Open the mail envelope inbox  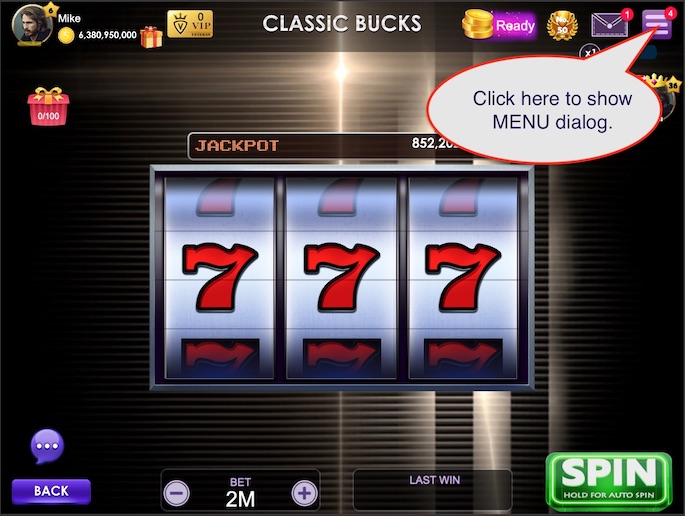(x=609, y=24)
